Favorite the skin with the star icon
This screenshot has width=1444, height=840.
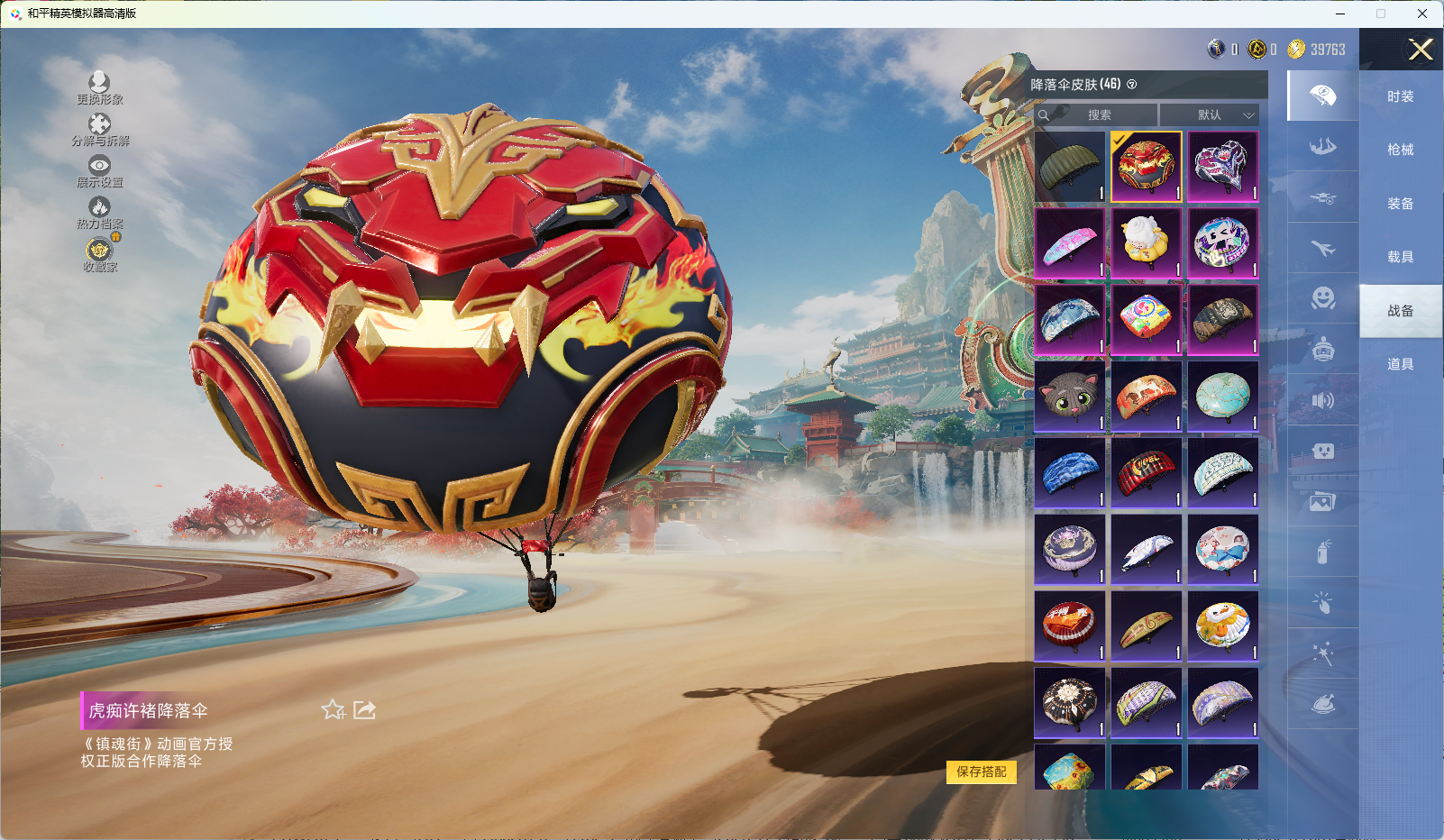[x=334, y=710]
